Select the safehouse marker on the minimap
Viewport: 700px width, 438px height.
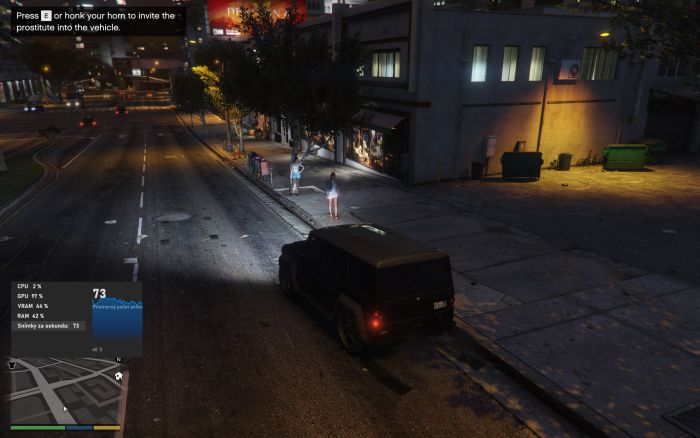(119, 376)
